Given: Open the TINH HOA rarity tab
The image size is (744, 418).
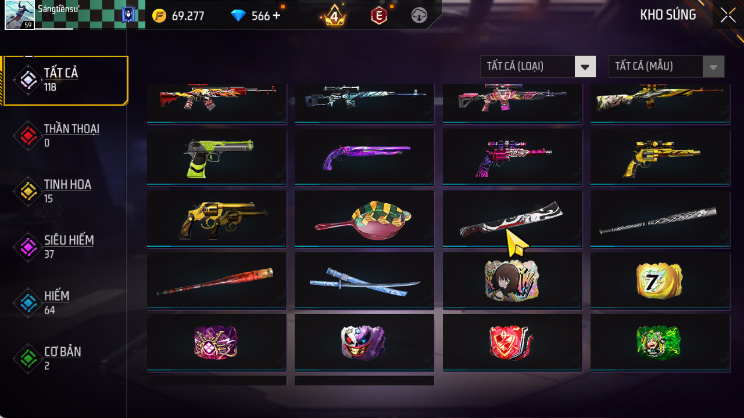Looking at the screenshot, I should [65, 190].
